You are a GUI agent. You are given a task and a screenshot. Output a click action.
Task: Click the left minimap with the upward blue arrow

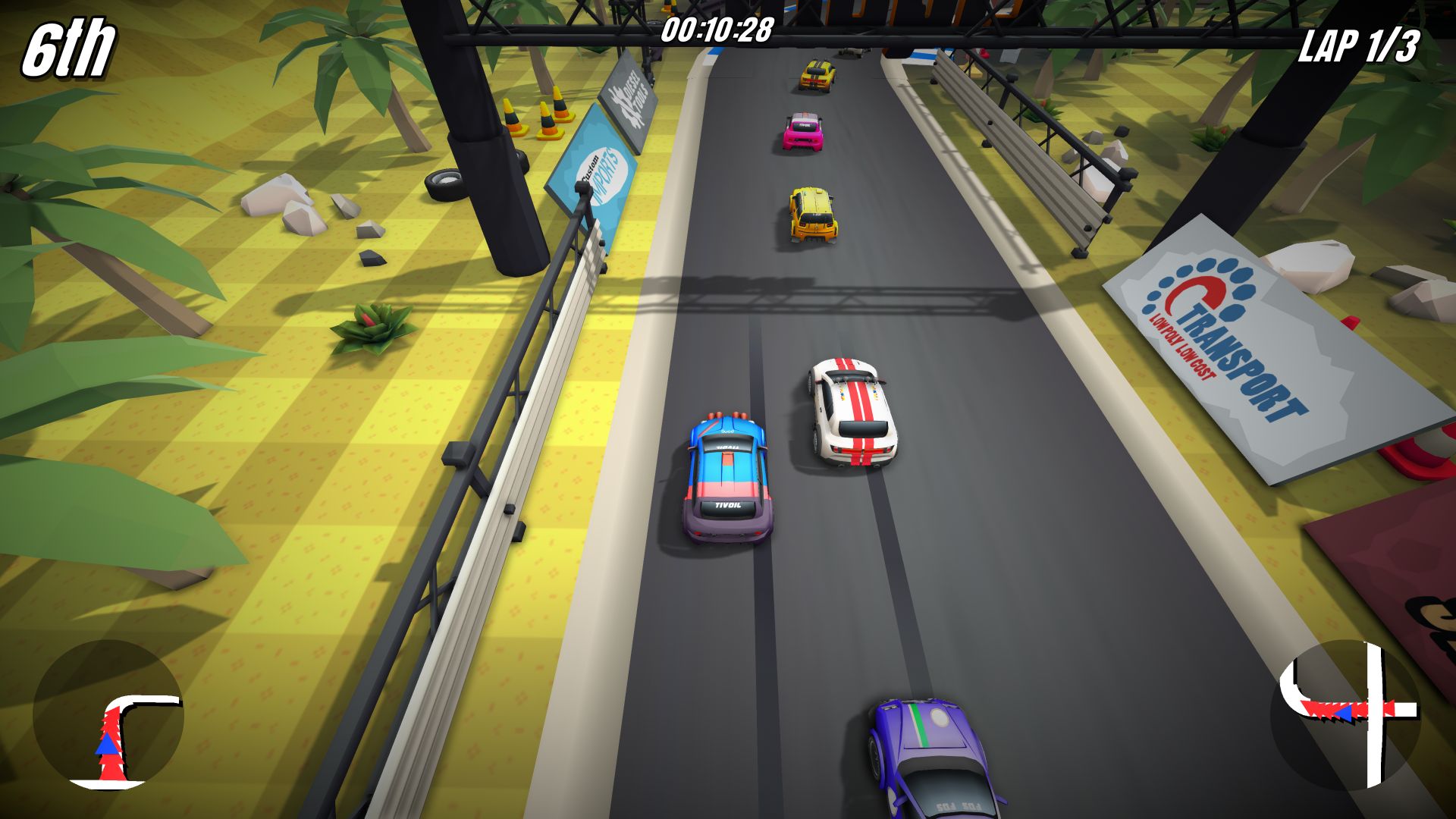click(108, 715)
